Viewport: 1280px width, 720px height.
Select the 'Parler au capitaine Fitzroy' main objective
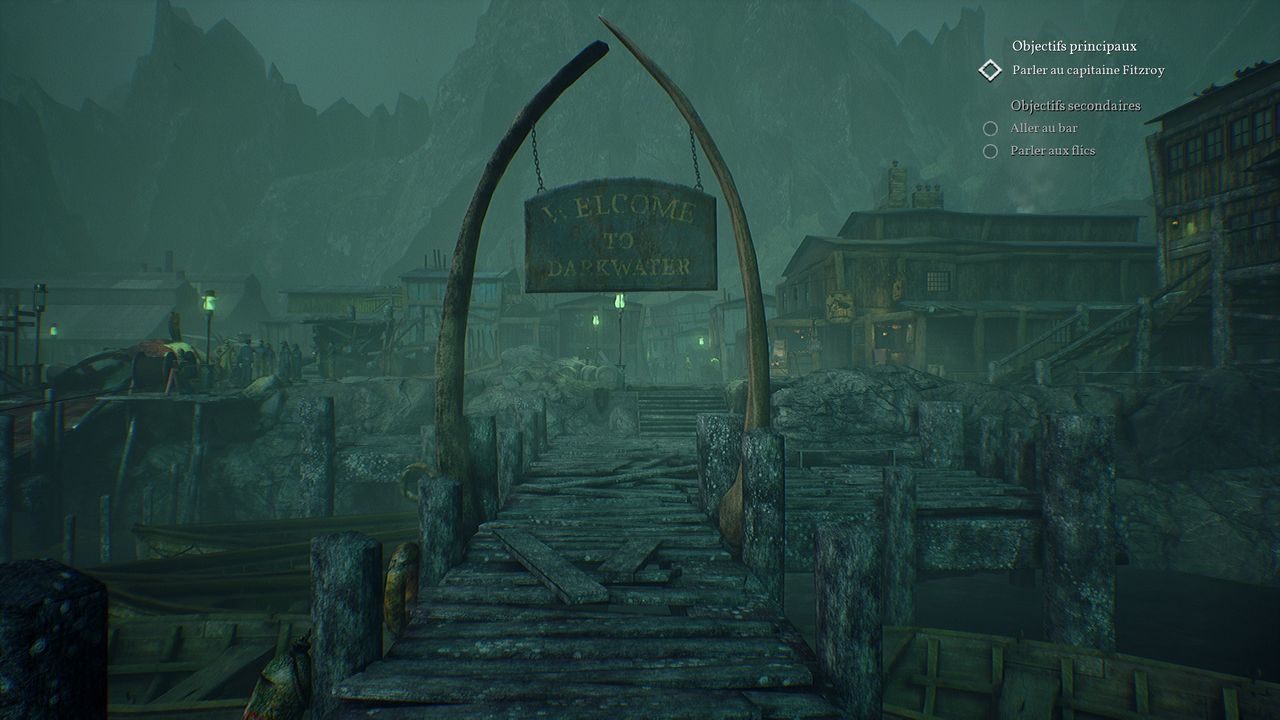[x=1088, y=70]
